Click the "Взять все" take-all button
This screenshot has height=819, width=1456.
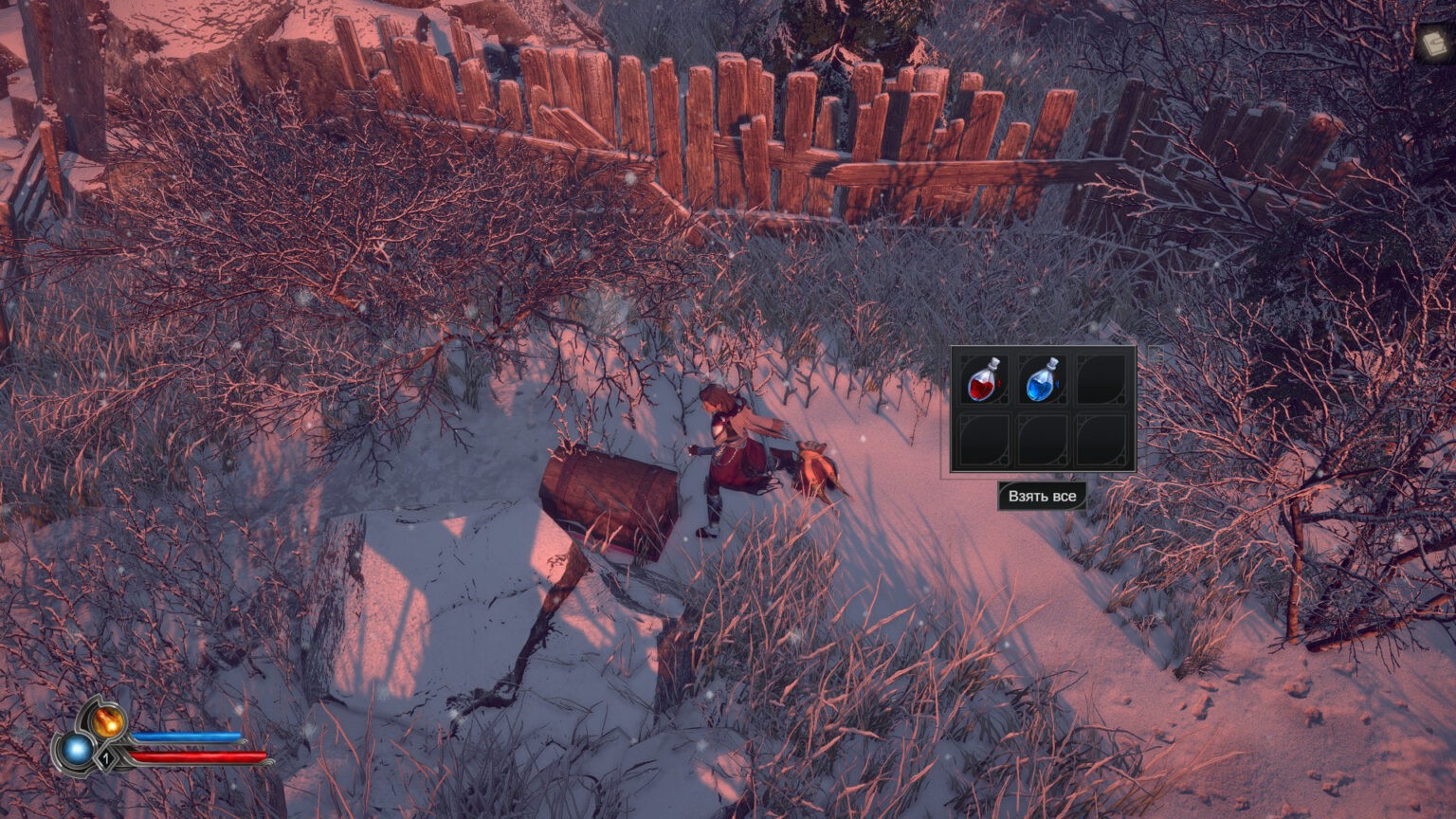click(x=1042, y=496)
